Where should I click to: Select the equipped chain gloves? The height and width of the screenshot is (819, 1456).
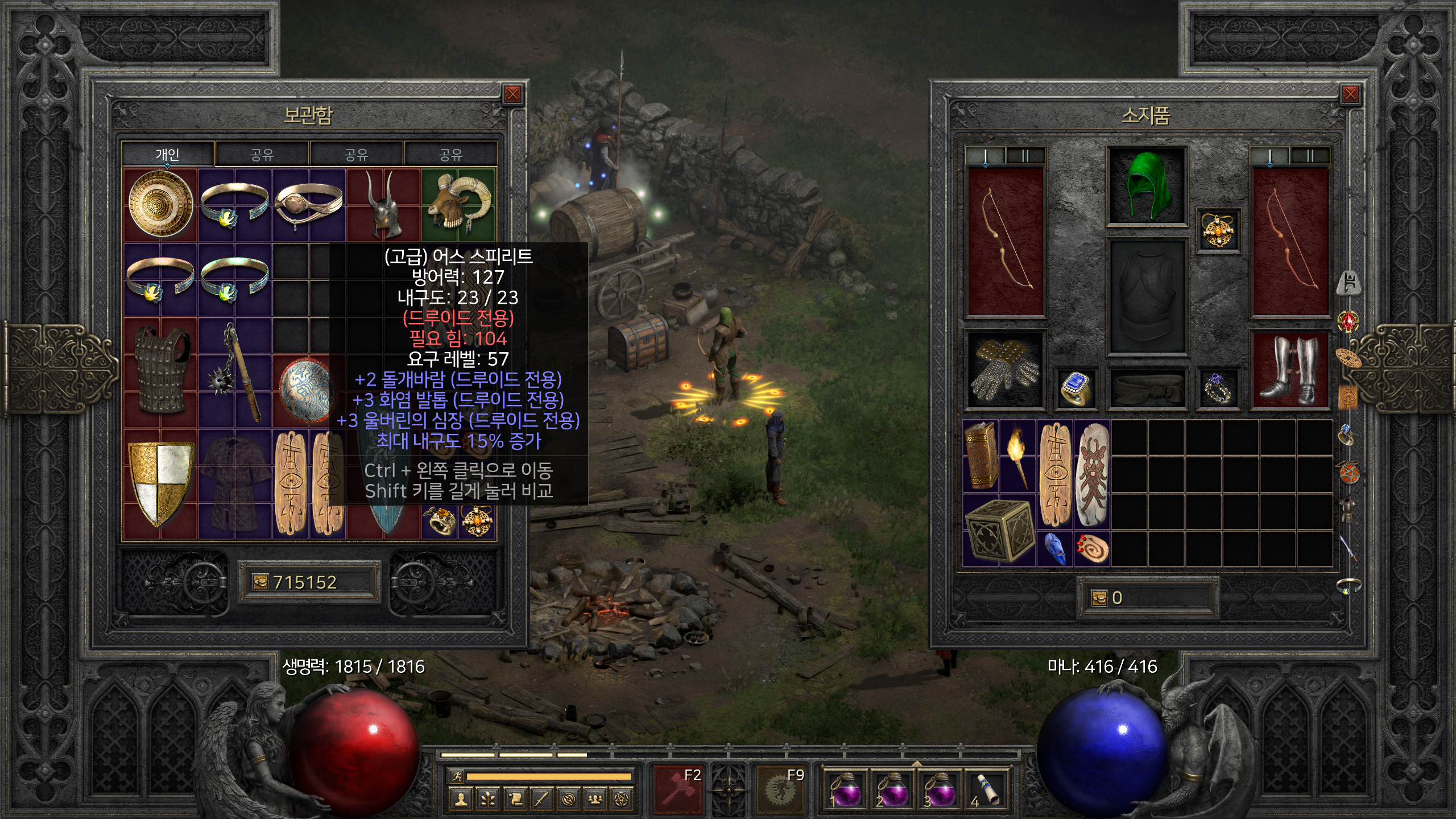[1005, 370]
